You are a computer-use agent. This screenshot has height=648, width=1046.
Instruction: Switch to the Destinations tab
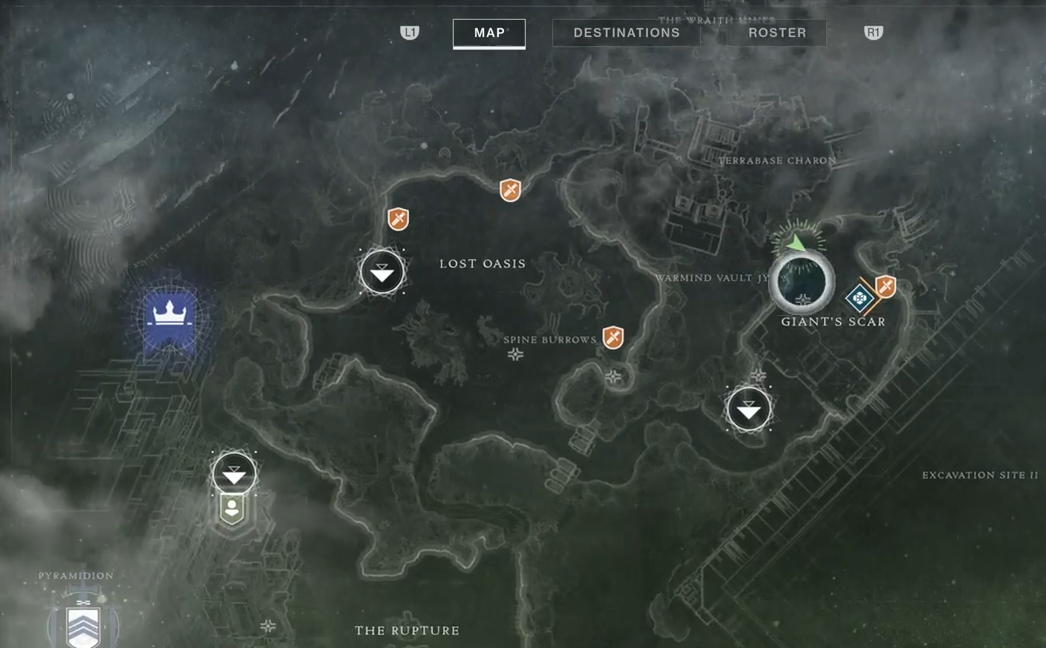[x=626, y=33]
